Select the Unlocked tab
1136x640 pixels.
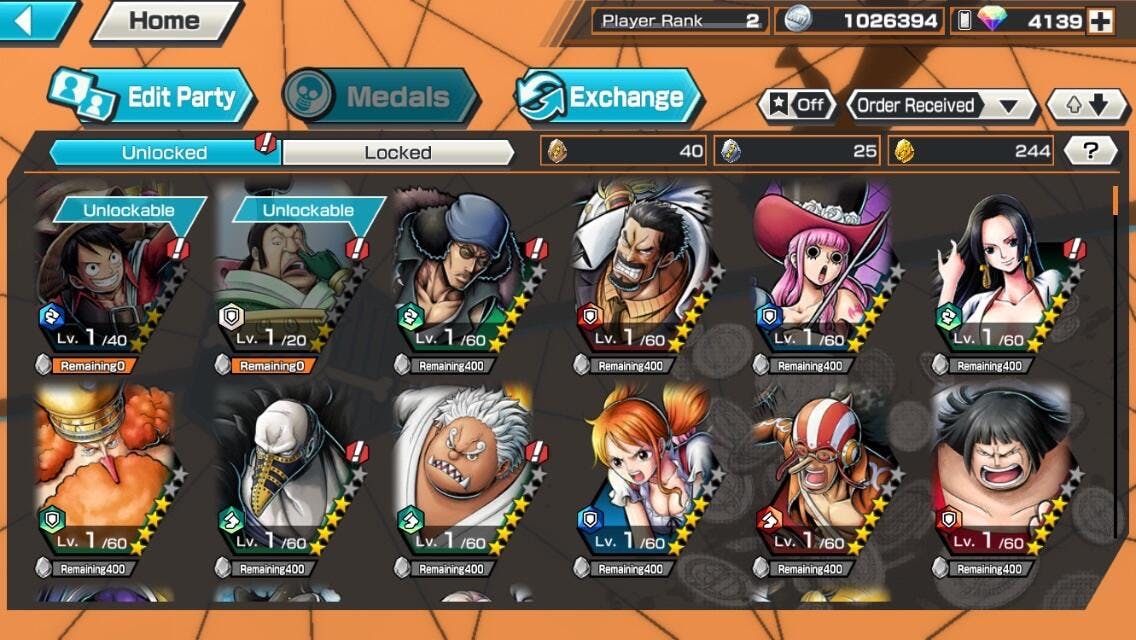tap(164, 152)
